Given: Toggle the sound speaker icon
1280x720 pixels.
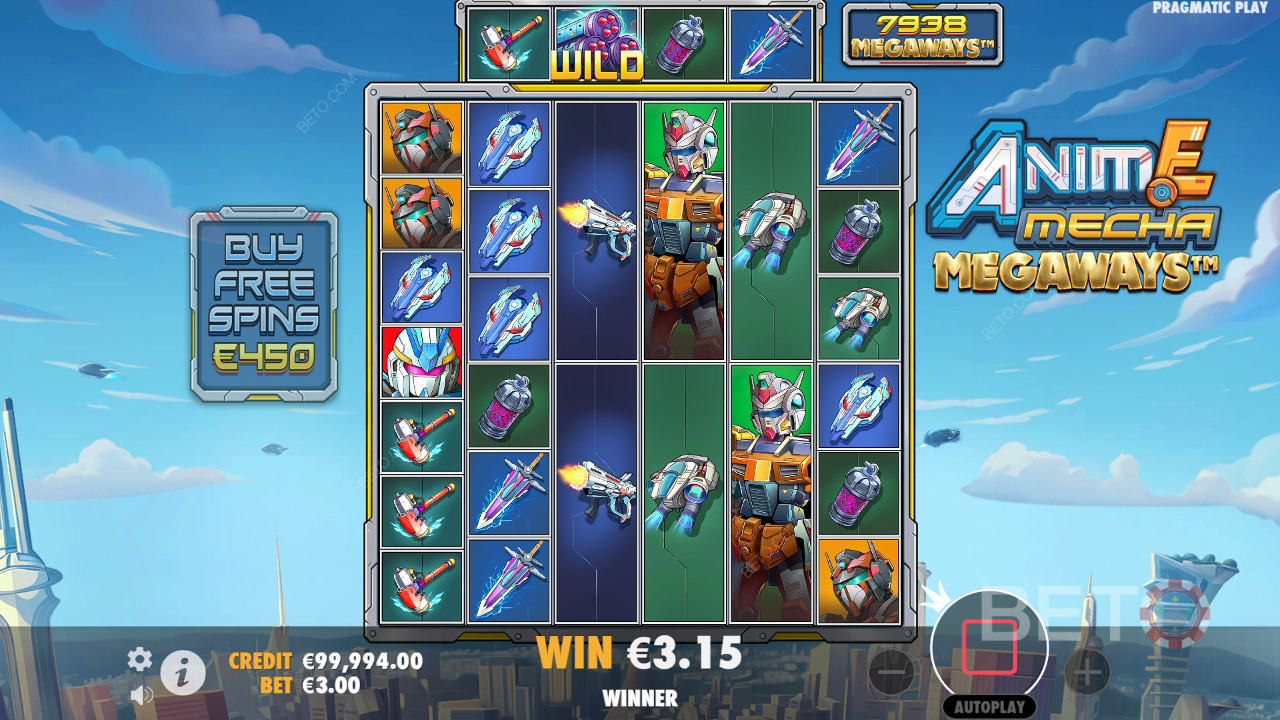Looking at the screenshot, I should point(141,693).
